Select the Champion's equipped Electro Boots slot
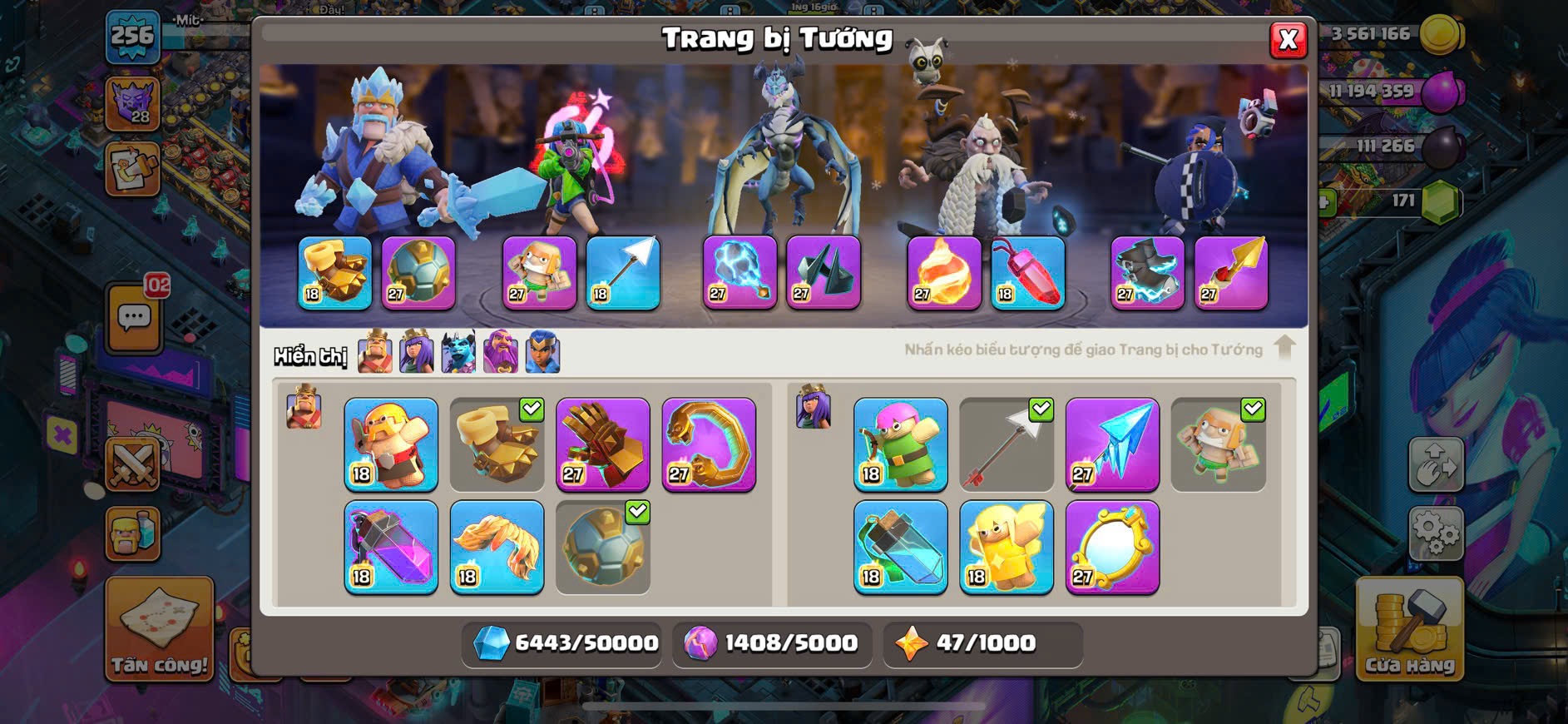The width and height of the screenshot is (1568, 724). [x=1147, y=272]
